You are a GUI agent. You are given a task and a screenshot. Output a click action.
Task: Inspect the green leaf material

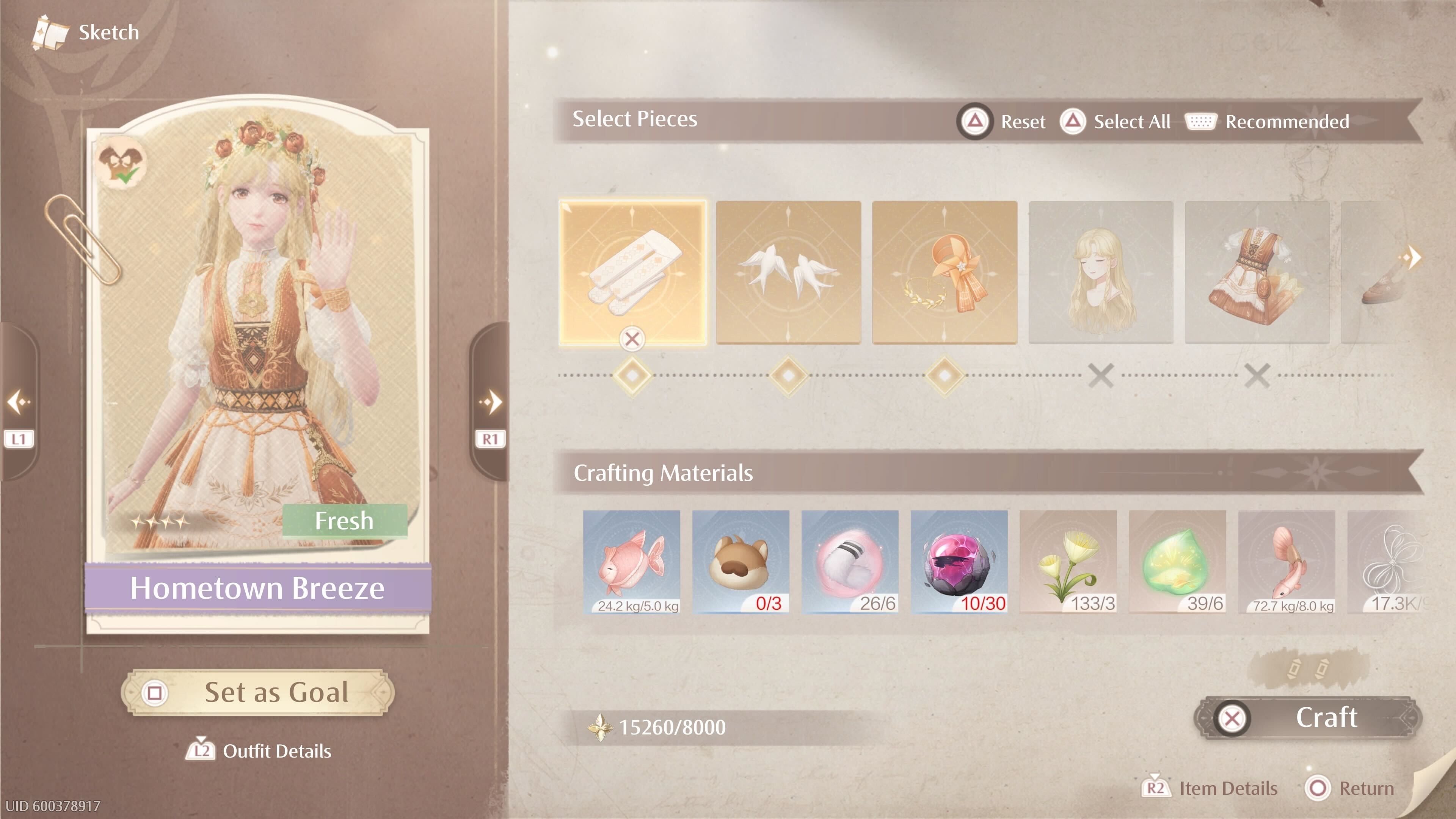[x=1177, y=561]
